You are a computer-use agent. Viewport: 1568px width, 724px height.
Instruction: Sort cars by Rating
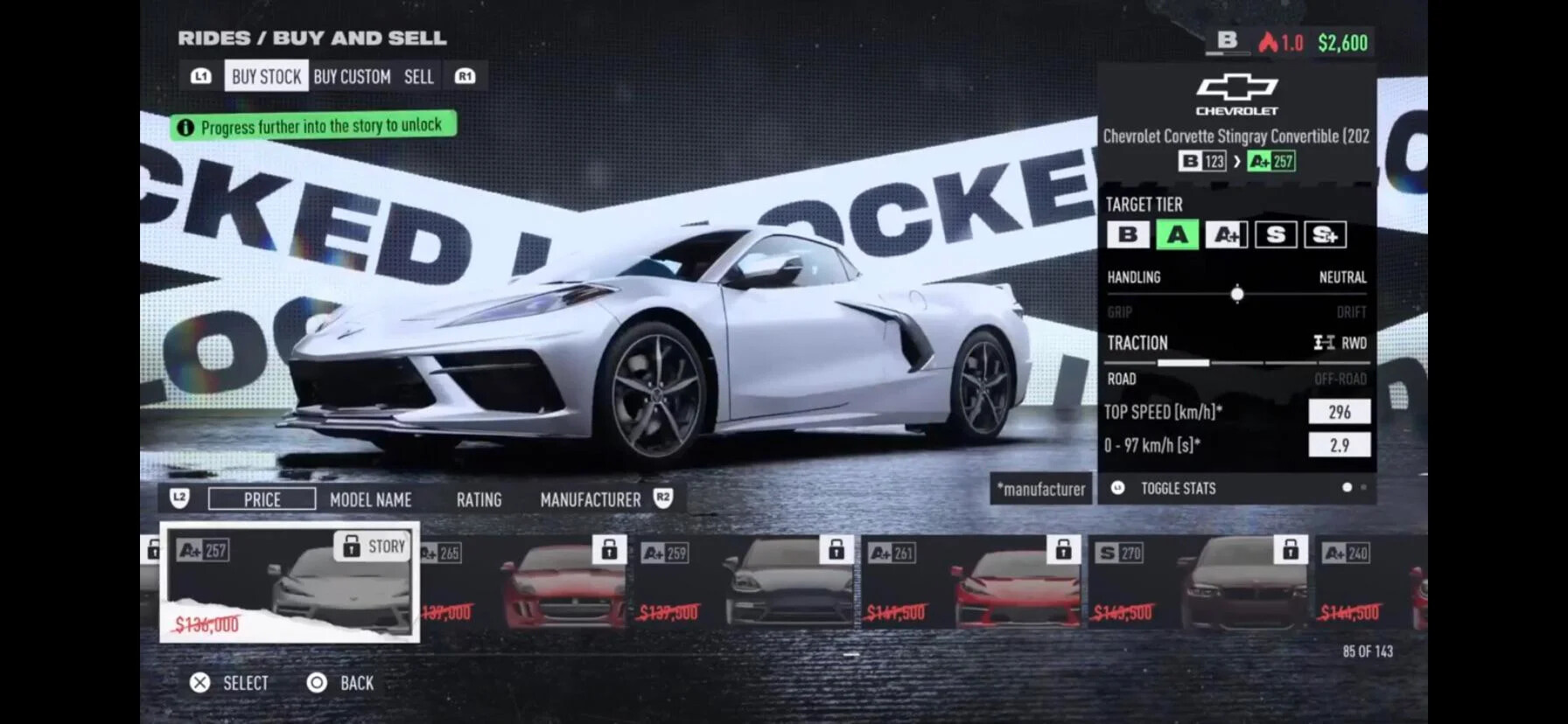(x=479, y=500)
